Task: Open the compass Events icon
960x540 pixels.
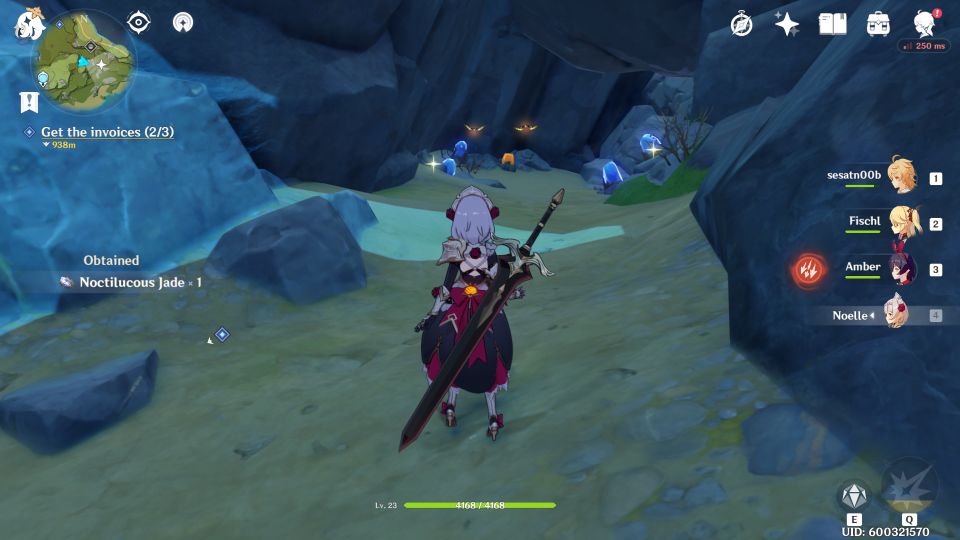Action: 741,24
